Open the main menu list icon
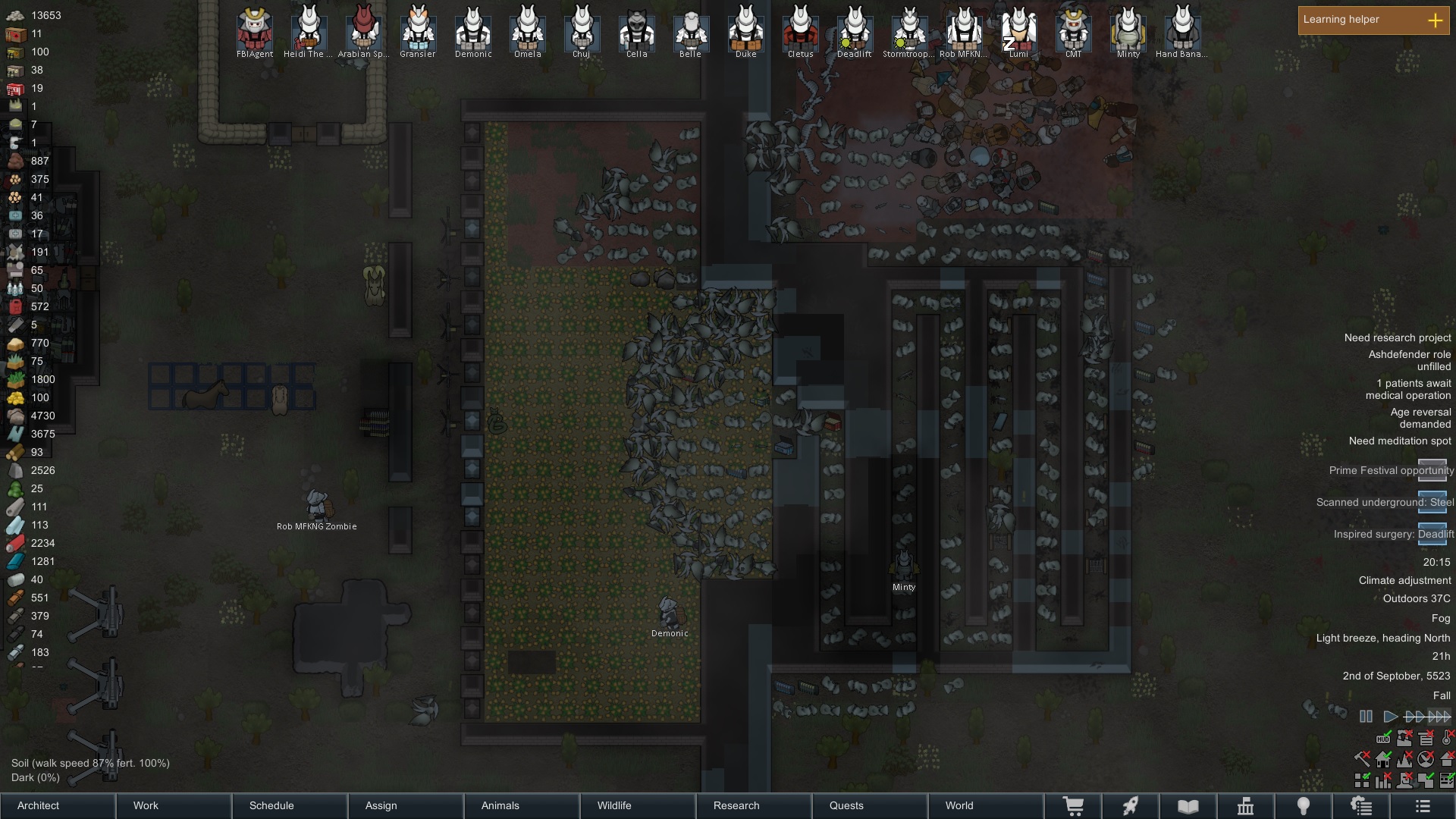This screenshot has height=819, width=1456. pyautogui.click(x=1423, y=806)
